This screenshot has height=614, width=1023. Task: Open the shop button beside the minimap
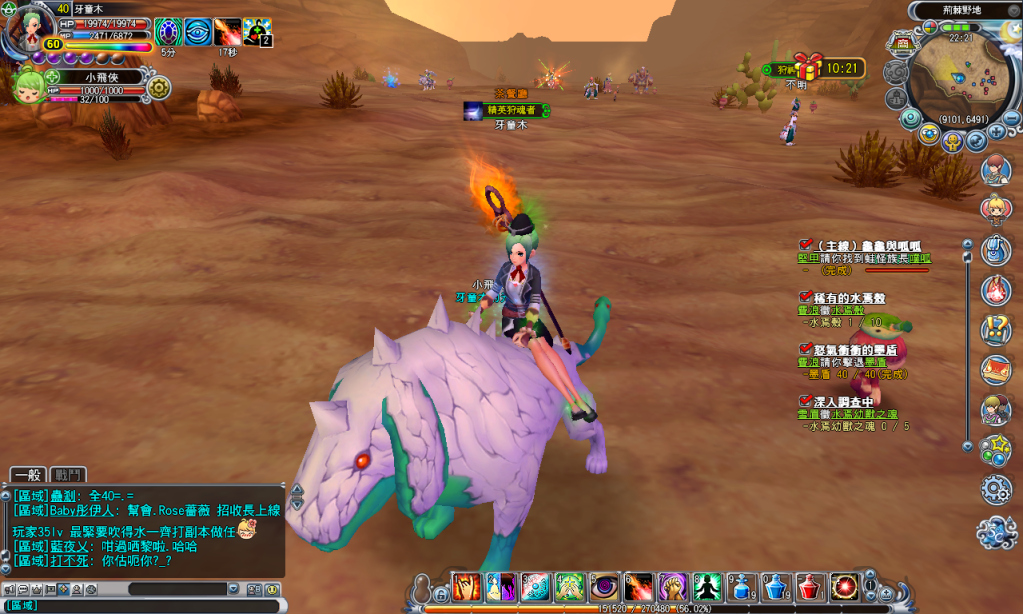[901, 45]
